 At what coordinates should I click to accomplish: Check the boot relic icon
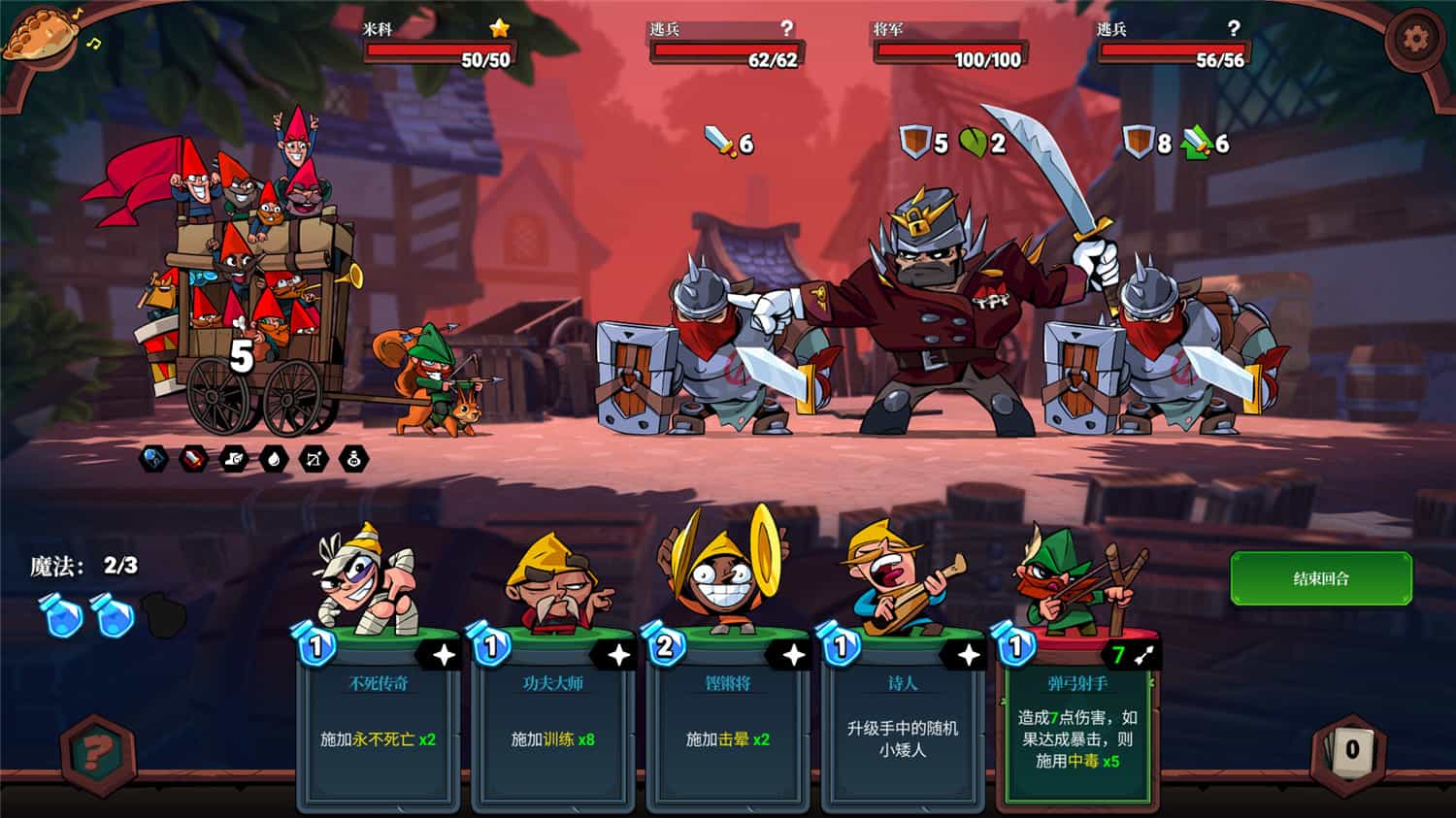(x=234, y=459)
